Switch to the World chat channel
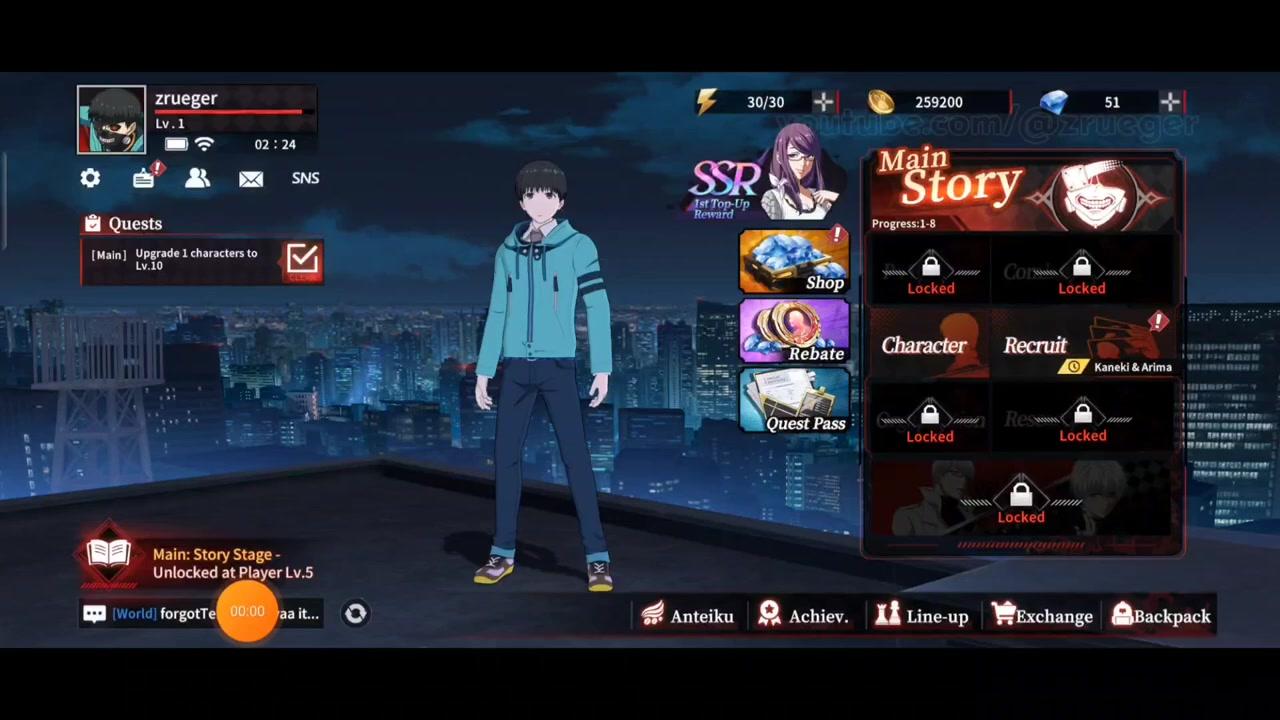 point(134,613)
